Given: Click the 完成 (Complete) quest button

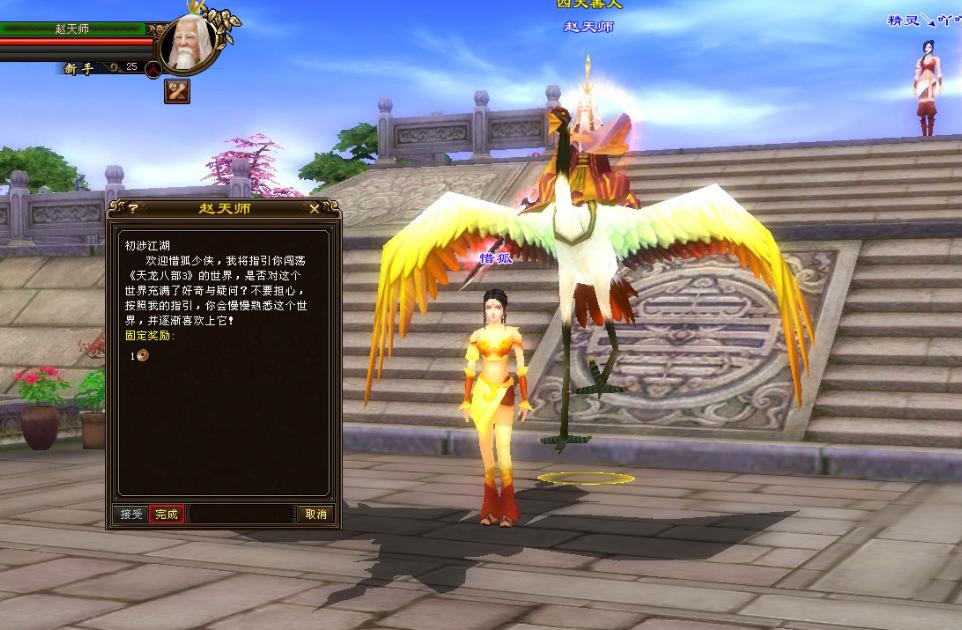Looking at the screenshot, I should (166, 514).
